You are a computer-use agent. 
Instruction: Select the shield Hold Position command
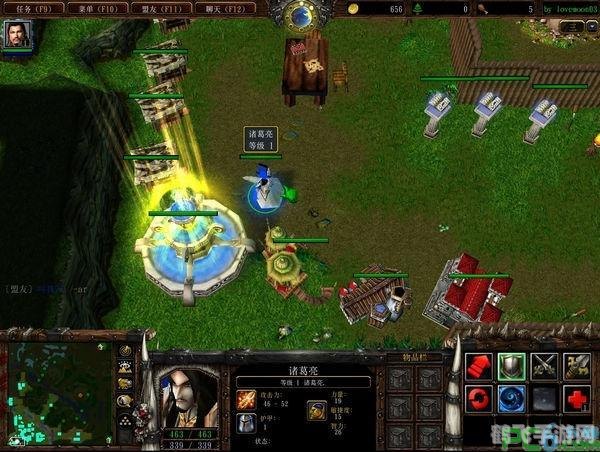click(x=511, y=366)
